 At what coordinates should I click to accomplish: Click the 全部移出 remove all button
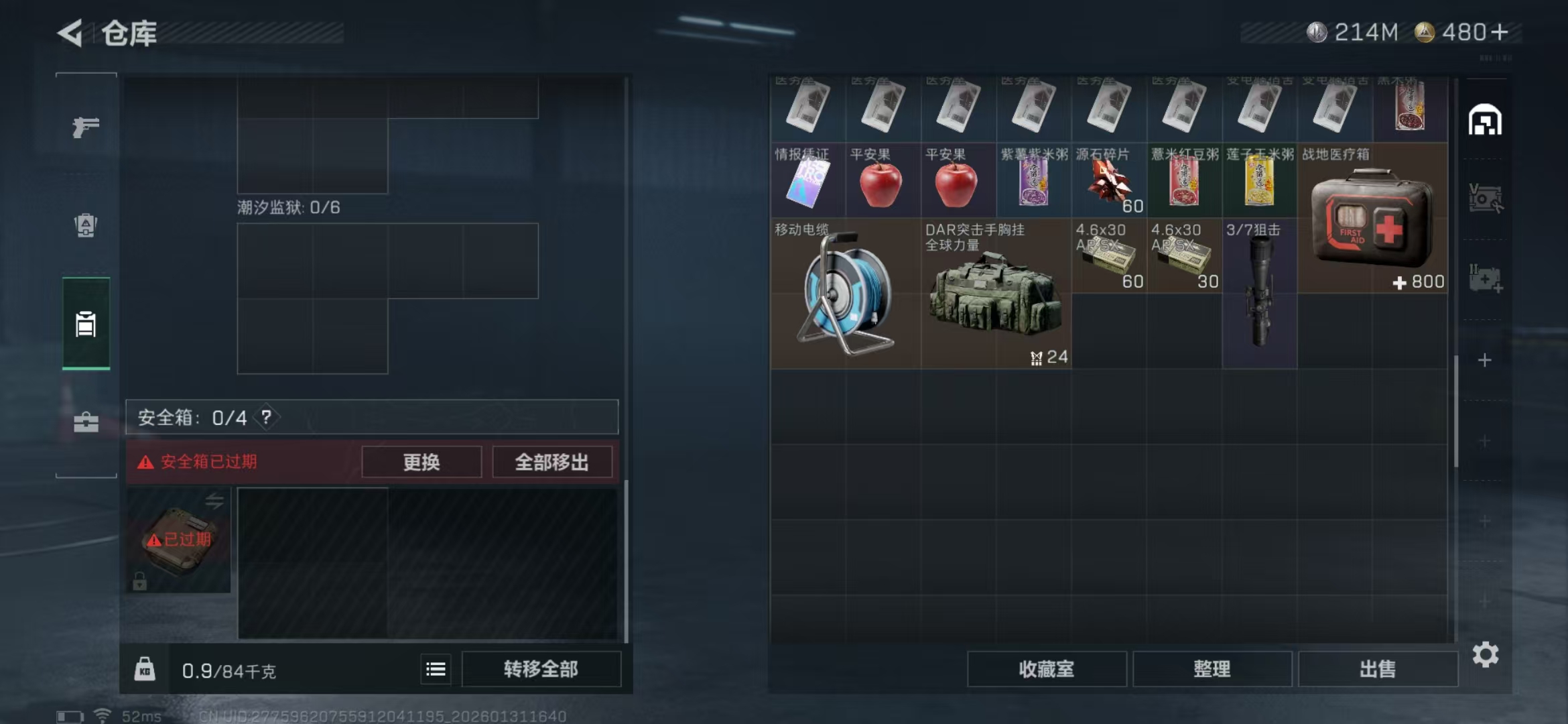click(553, 461)
